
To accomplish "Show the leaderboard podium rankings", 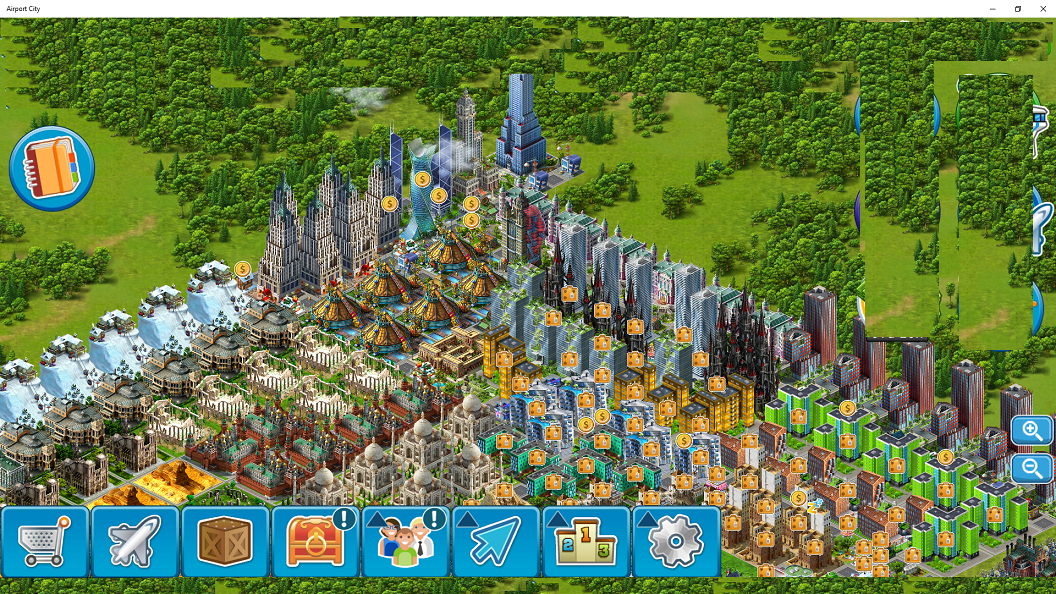I will click(586, 541).
